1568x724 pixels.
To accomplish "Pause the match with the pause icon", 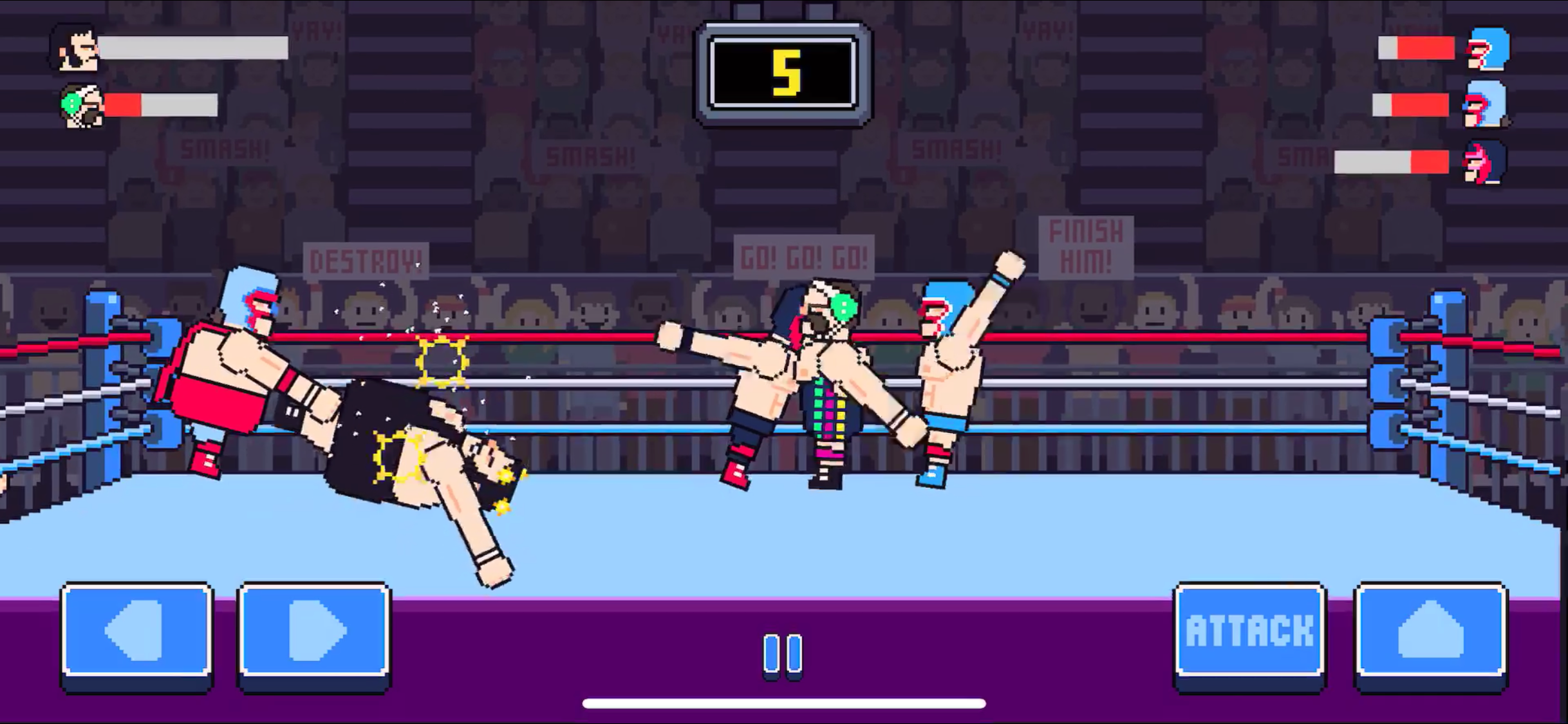I will 783,654.
